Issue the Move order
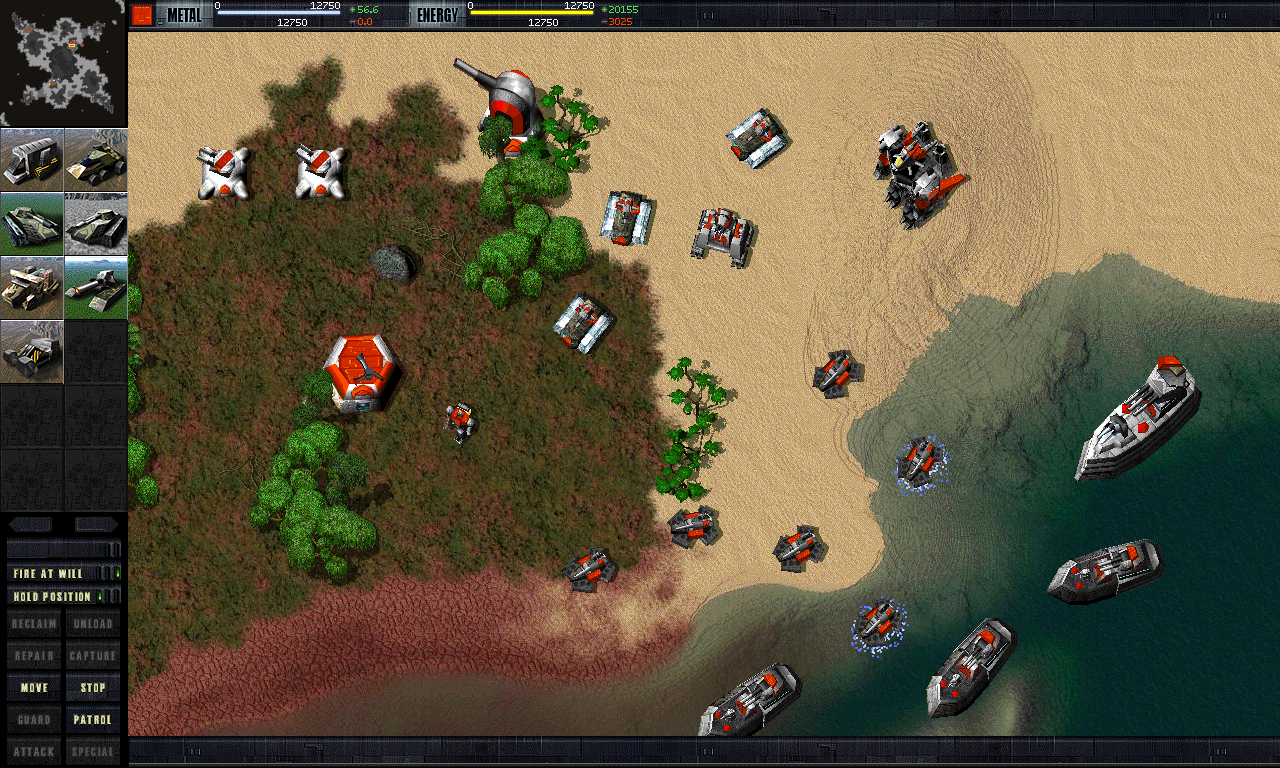 tap(34, 688)
